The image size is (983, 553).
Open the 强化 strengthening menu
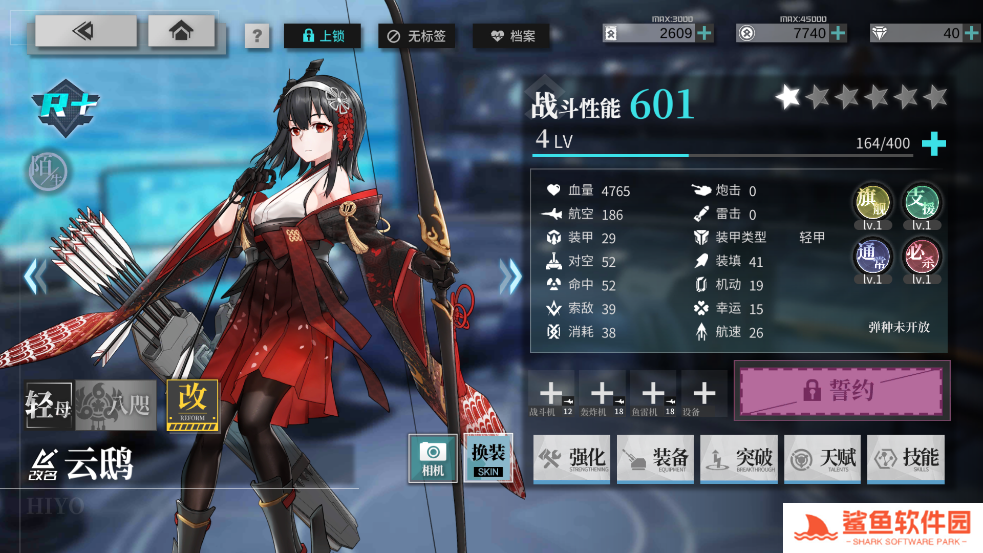pyautogui.click(x=572, y=458)
